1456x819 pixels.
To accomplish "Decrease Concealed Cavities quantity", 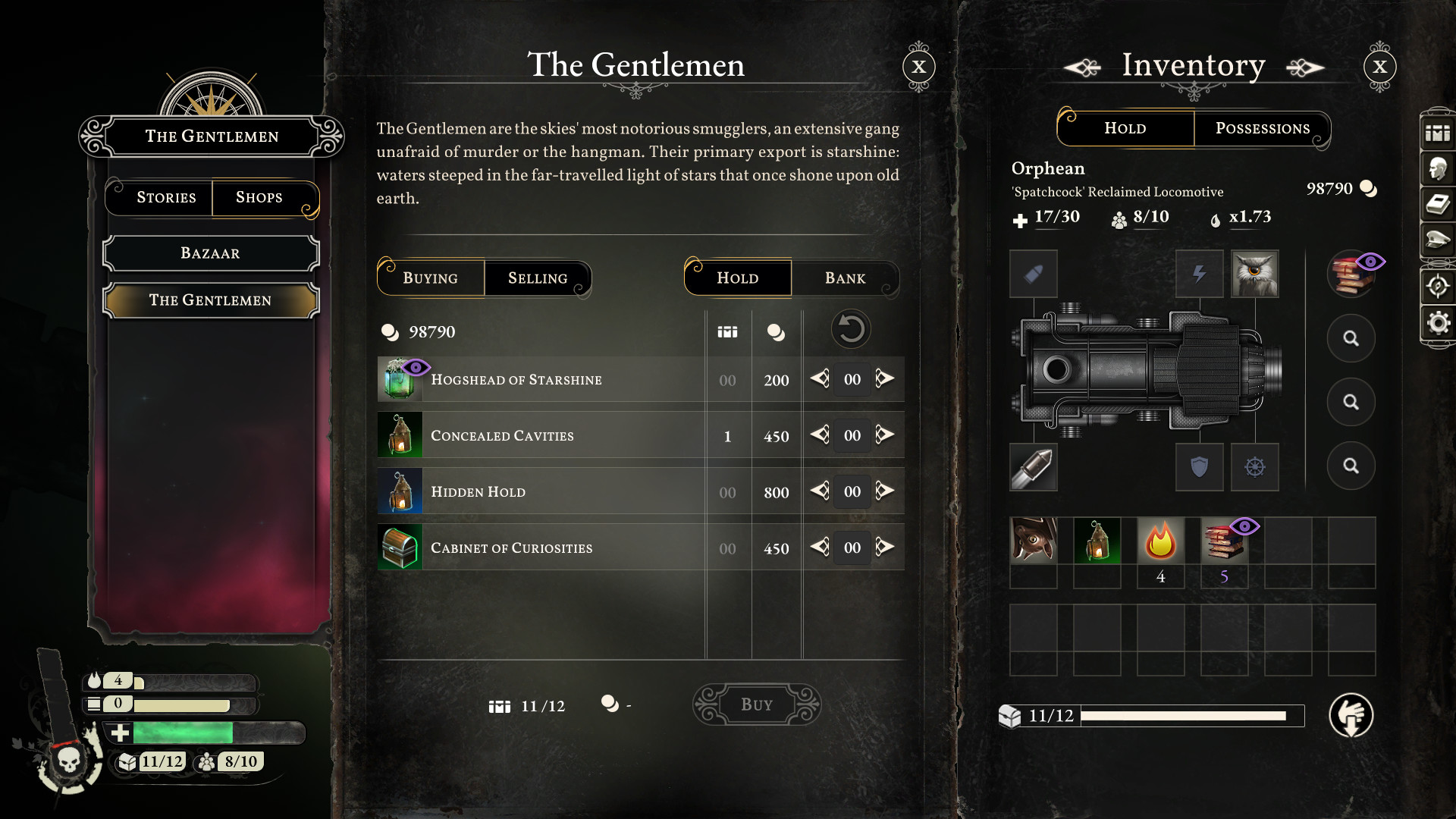I will point(820,435).
